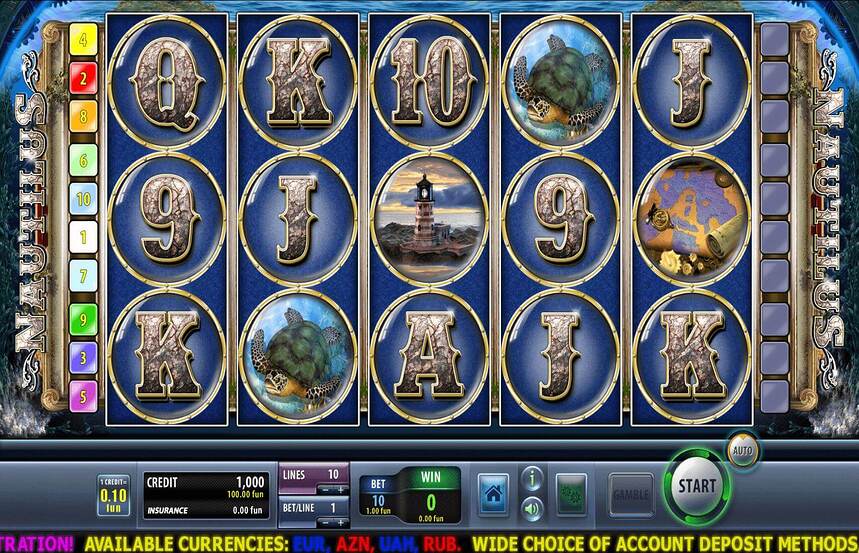Select the red payline 2 marker
859x553 pixels.
click(x=82, y=76)
